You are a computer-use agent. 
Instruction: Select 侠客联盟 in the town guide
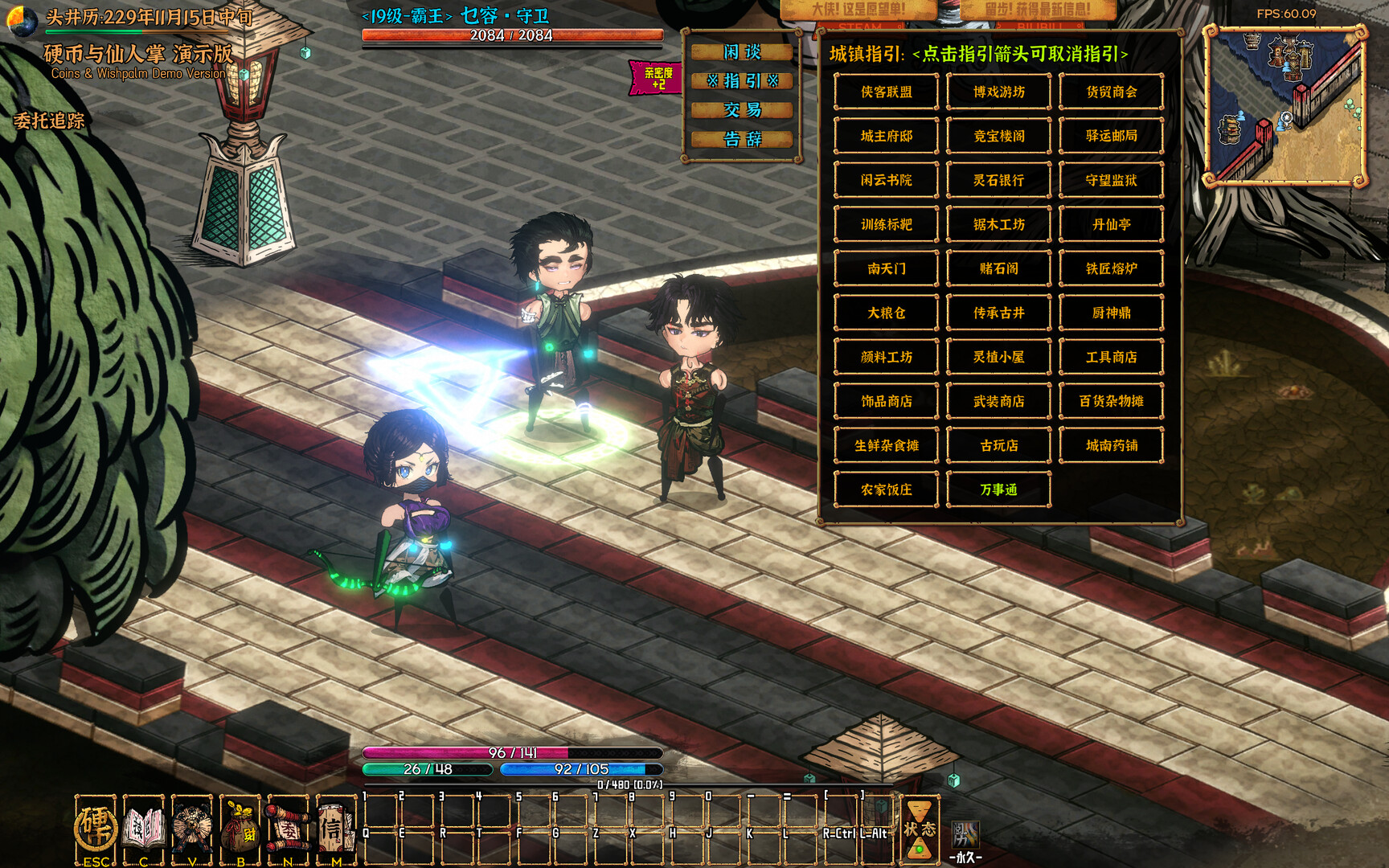point(886,92)
